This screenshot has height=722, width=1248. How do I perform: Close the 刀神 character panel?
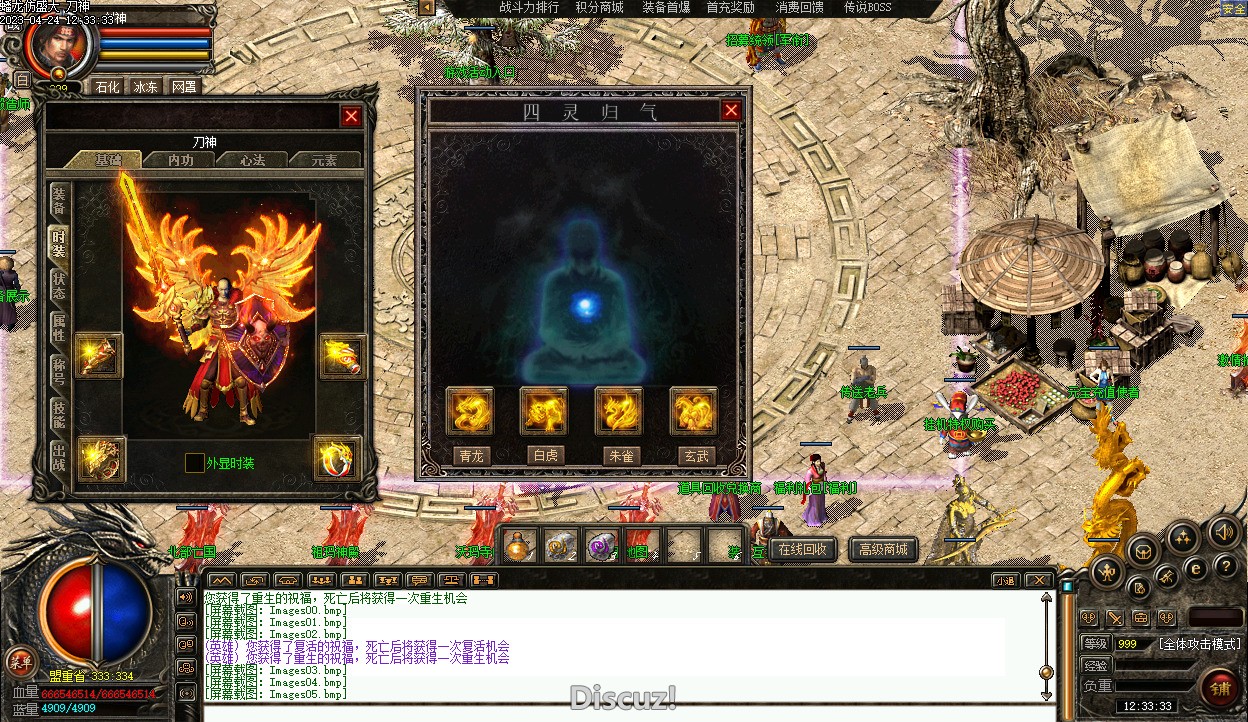(351, 116)
